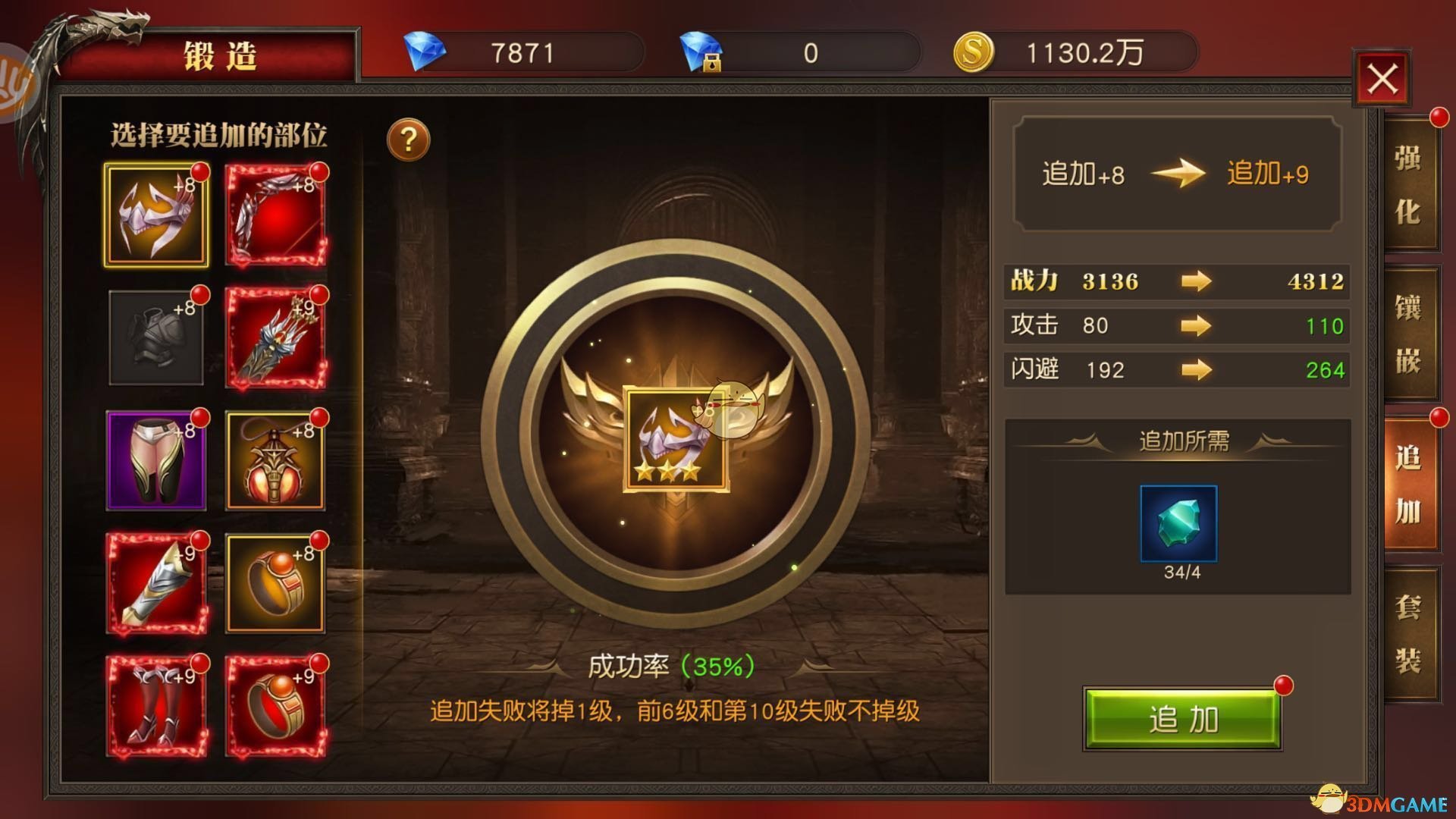Pick the +8 pants equipment slot
1456x819 pixels.
pyautogui.click(x=157, y=459)
